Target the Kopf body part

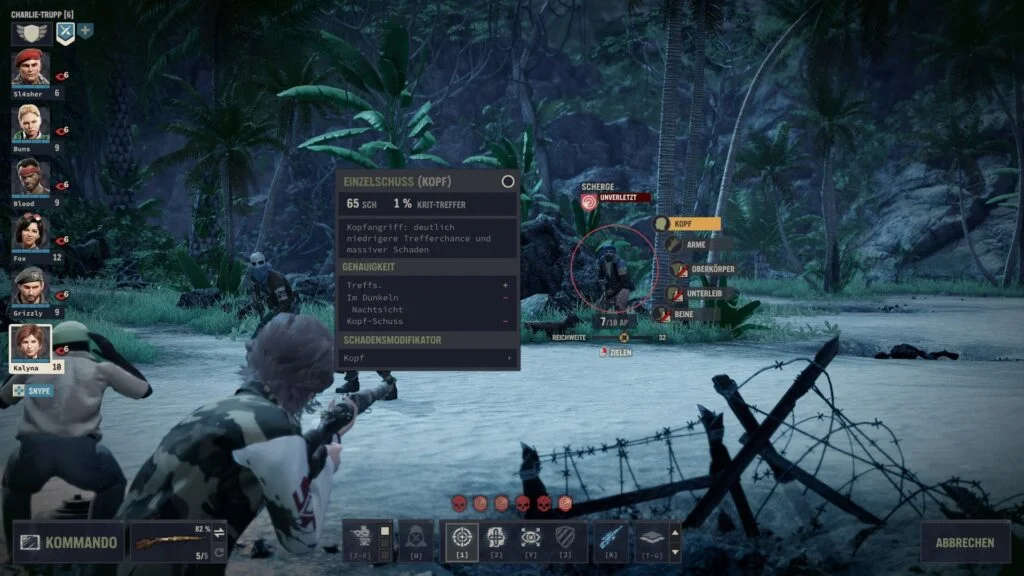click(687, 224)
